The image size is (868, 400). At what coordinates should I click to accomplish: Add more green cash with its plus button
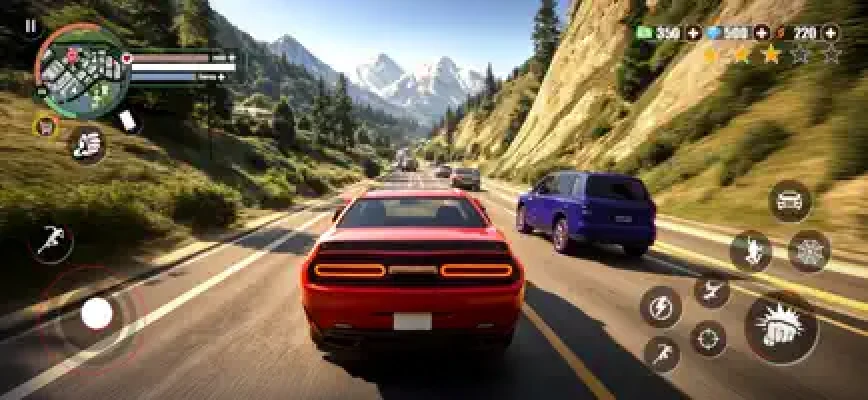692,33
